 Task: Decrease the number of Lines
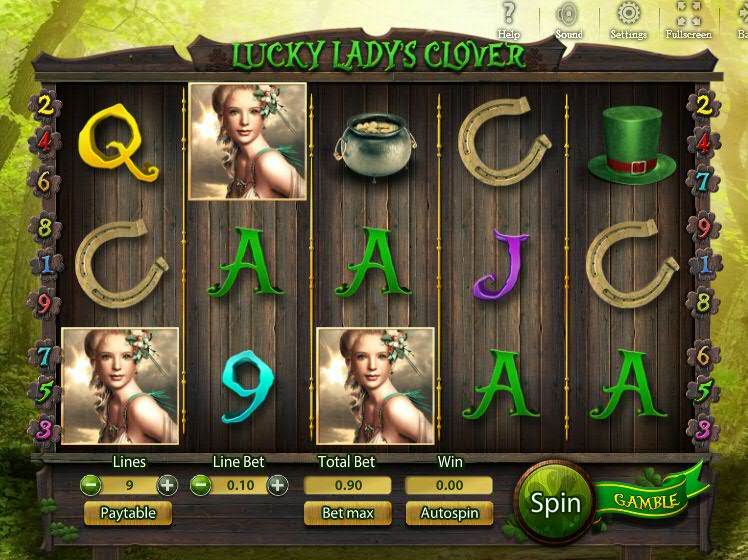(x=91, y=485)
